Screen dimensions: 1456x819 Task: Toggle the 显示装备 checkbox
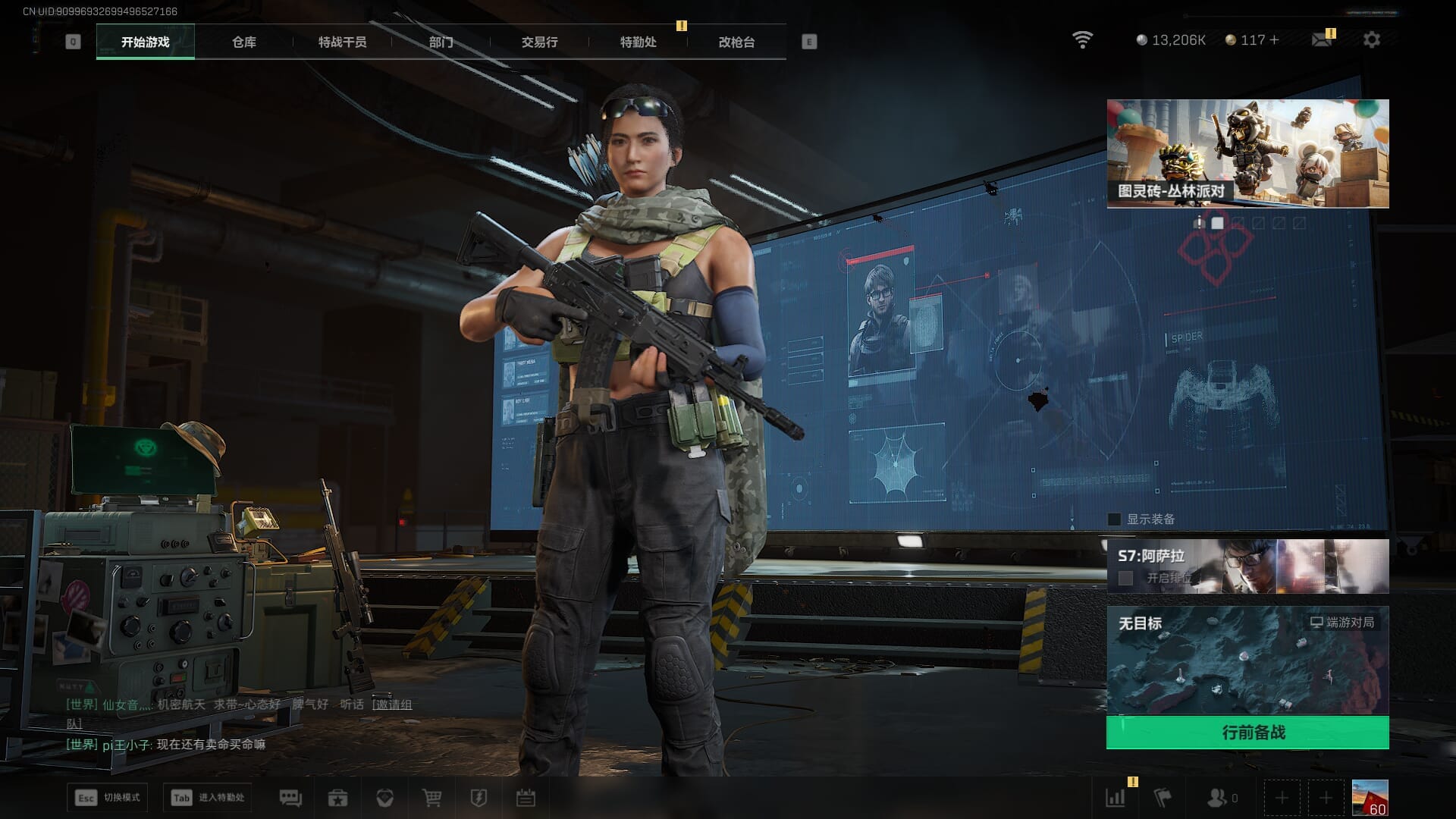[x=1114, y=519]
